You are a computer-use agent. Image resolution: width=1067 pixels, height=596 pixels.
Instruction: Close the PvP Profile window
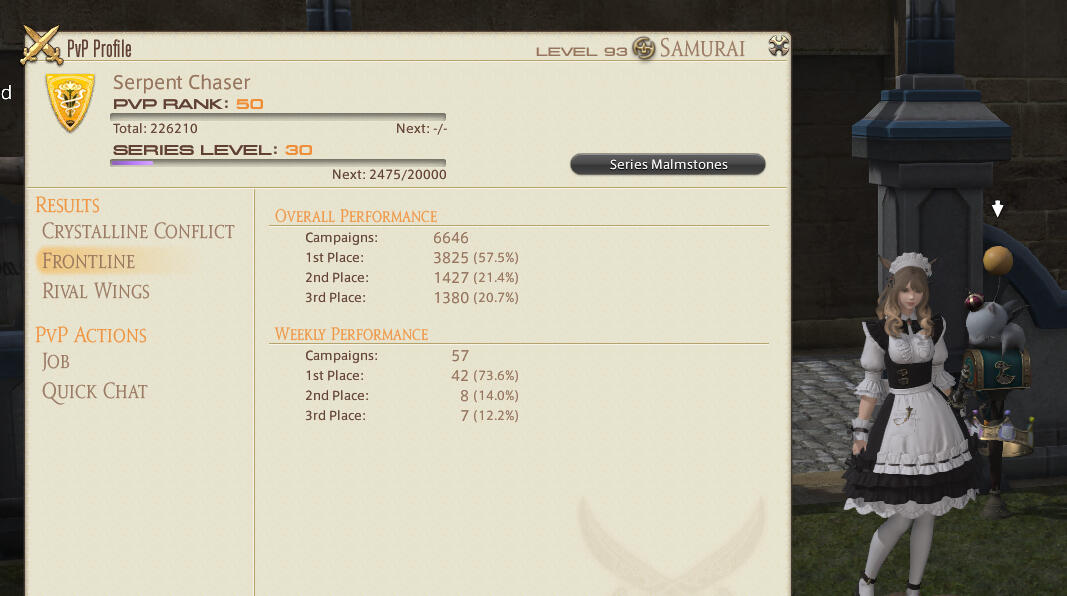pos(778,46)
